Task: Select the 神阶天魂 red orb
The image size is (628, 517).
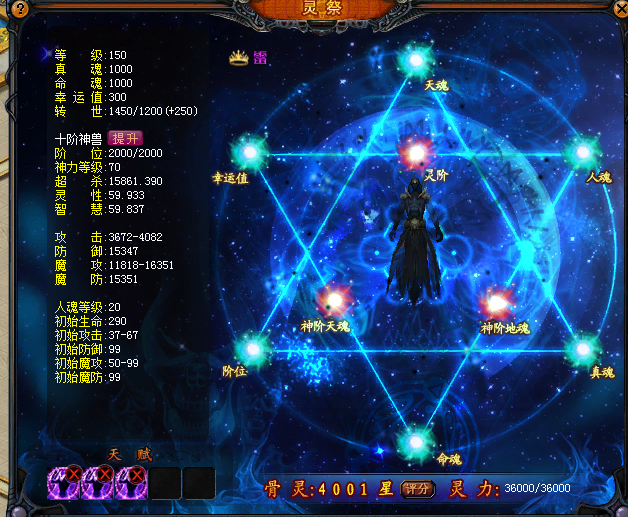Action: click(x=331, y=301)
